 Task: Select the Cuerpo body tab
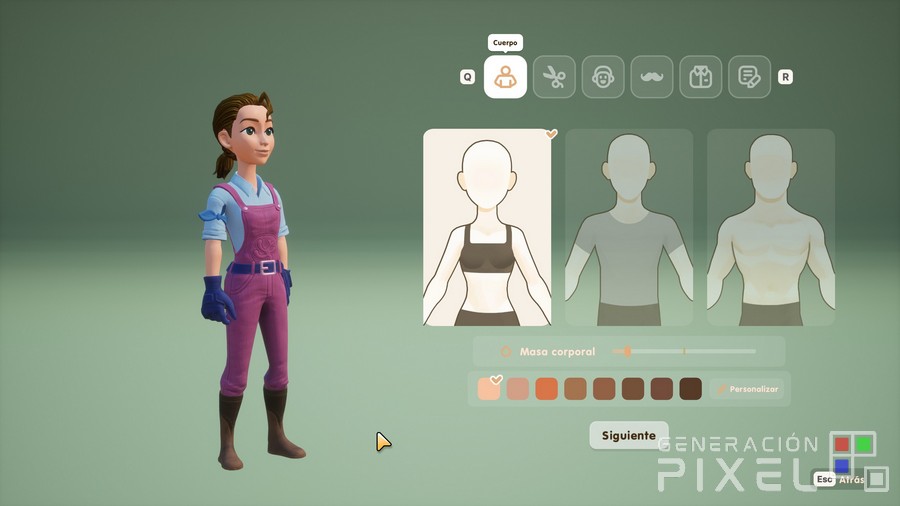[505, 77]
